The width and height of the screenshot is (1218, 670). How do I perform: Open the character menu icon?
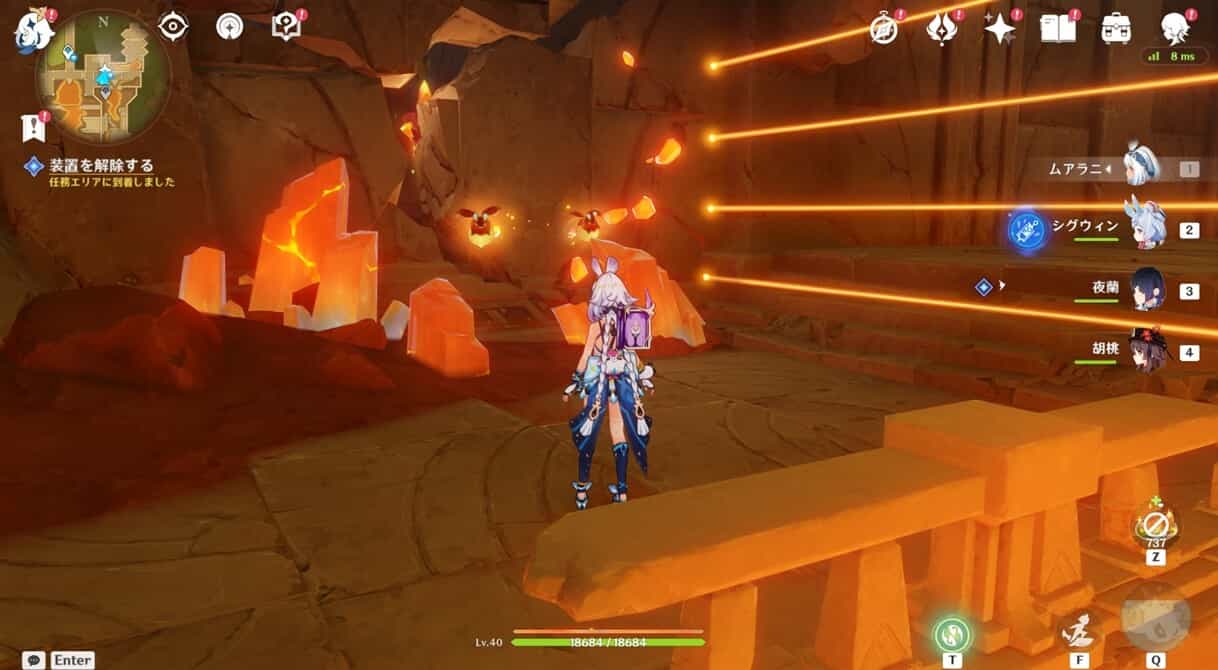(1175, 29)
